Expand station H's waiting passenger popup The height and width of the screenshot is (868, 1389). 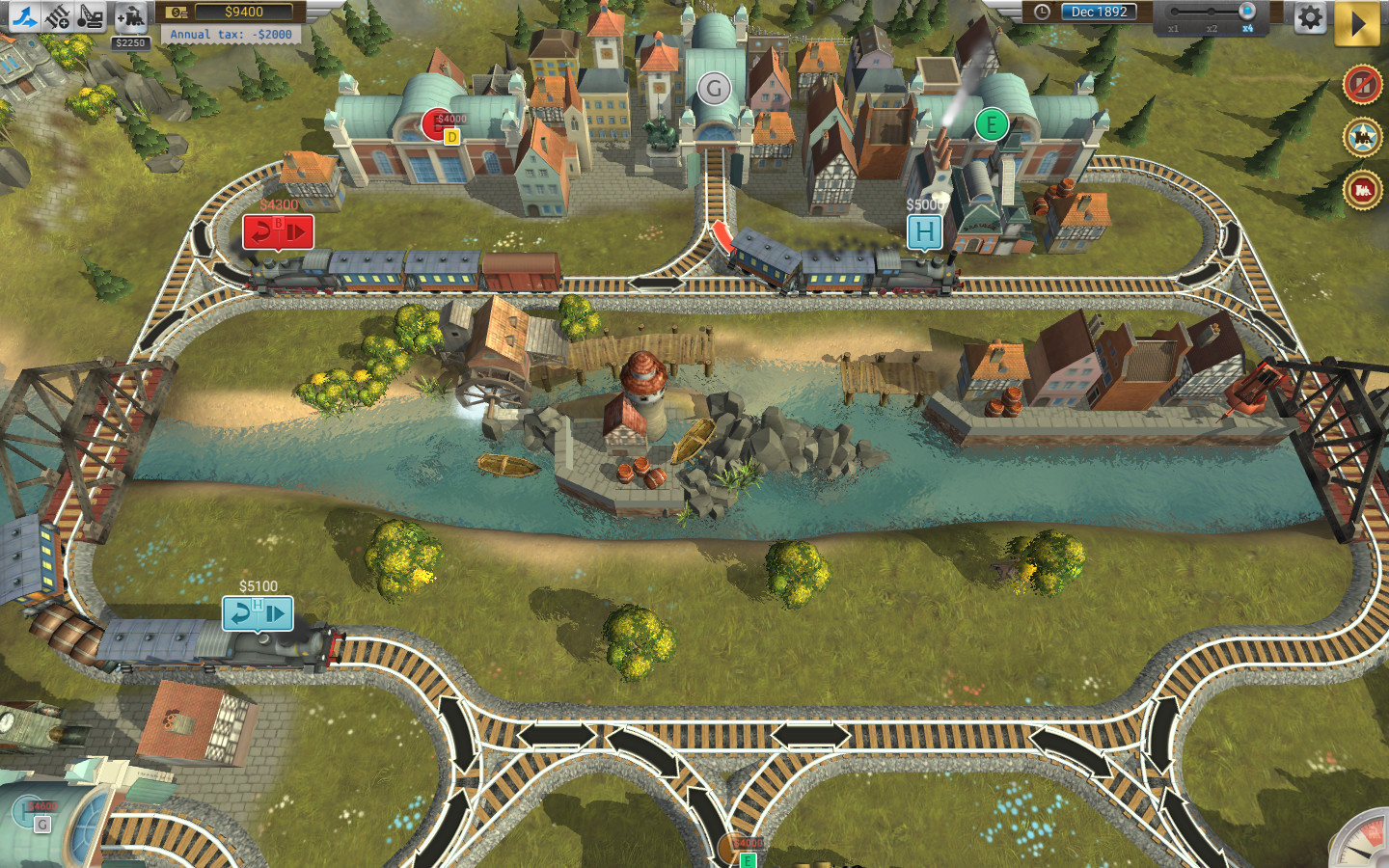(924, 230)
